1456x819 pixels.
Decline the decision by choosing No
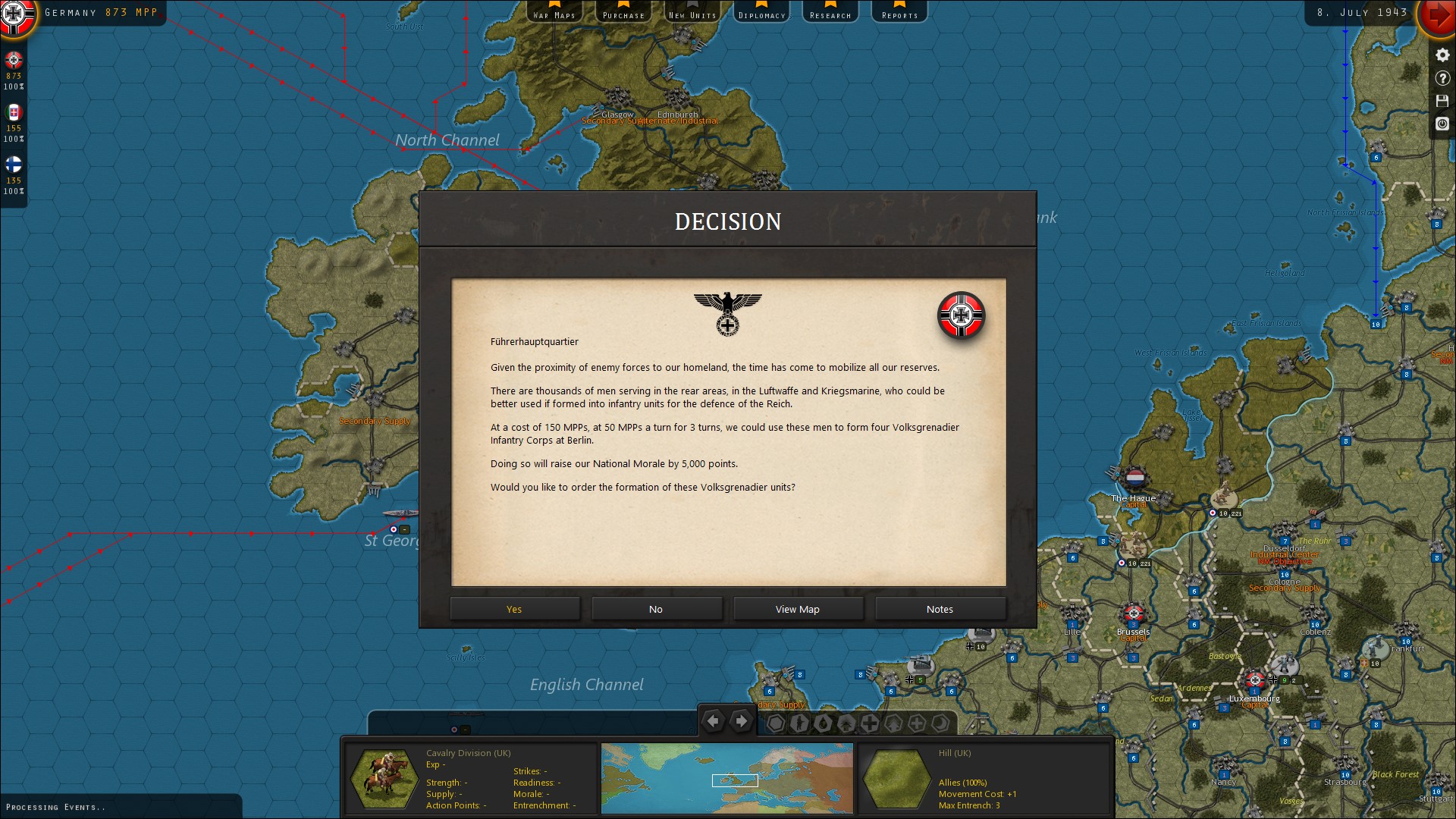[656, 609]
